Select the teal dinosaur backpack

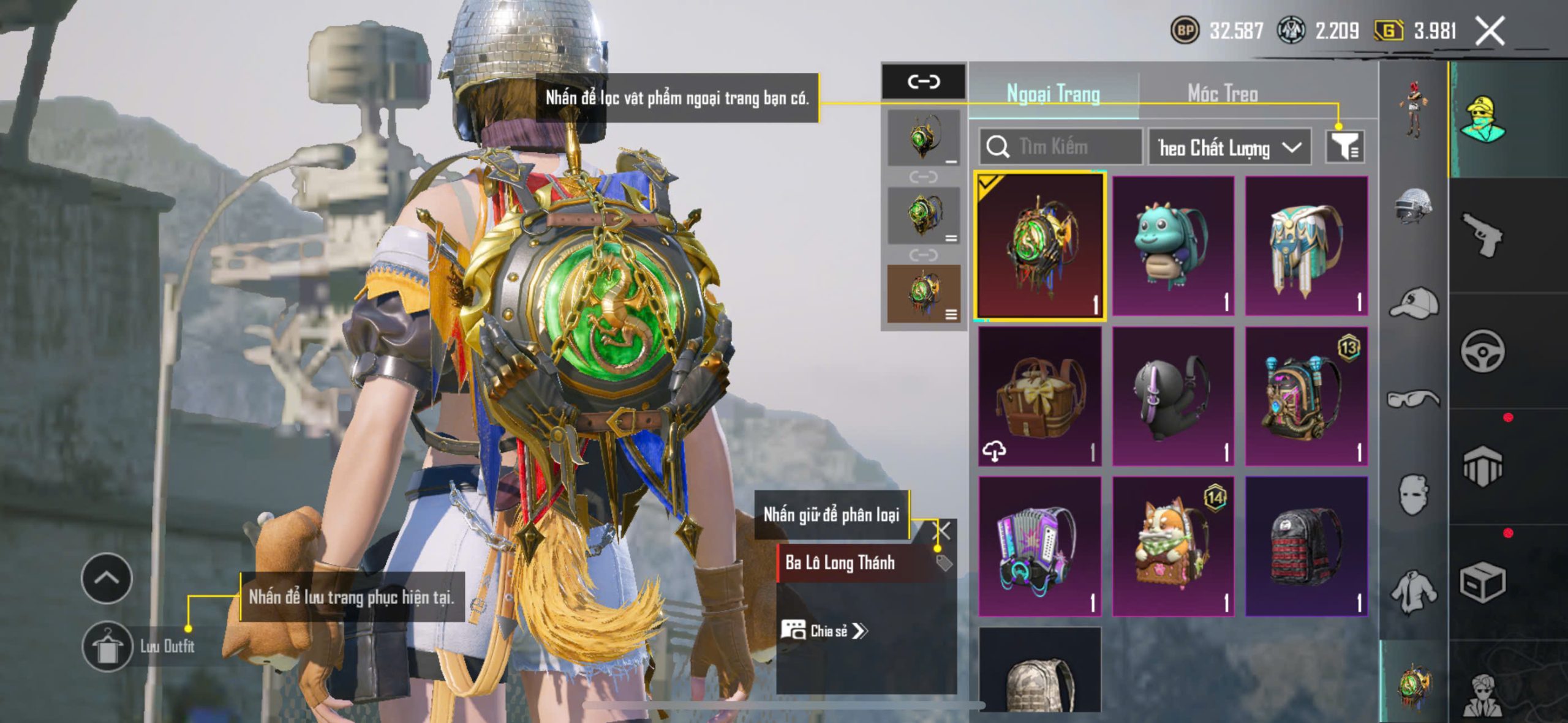(1172, 246)
